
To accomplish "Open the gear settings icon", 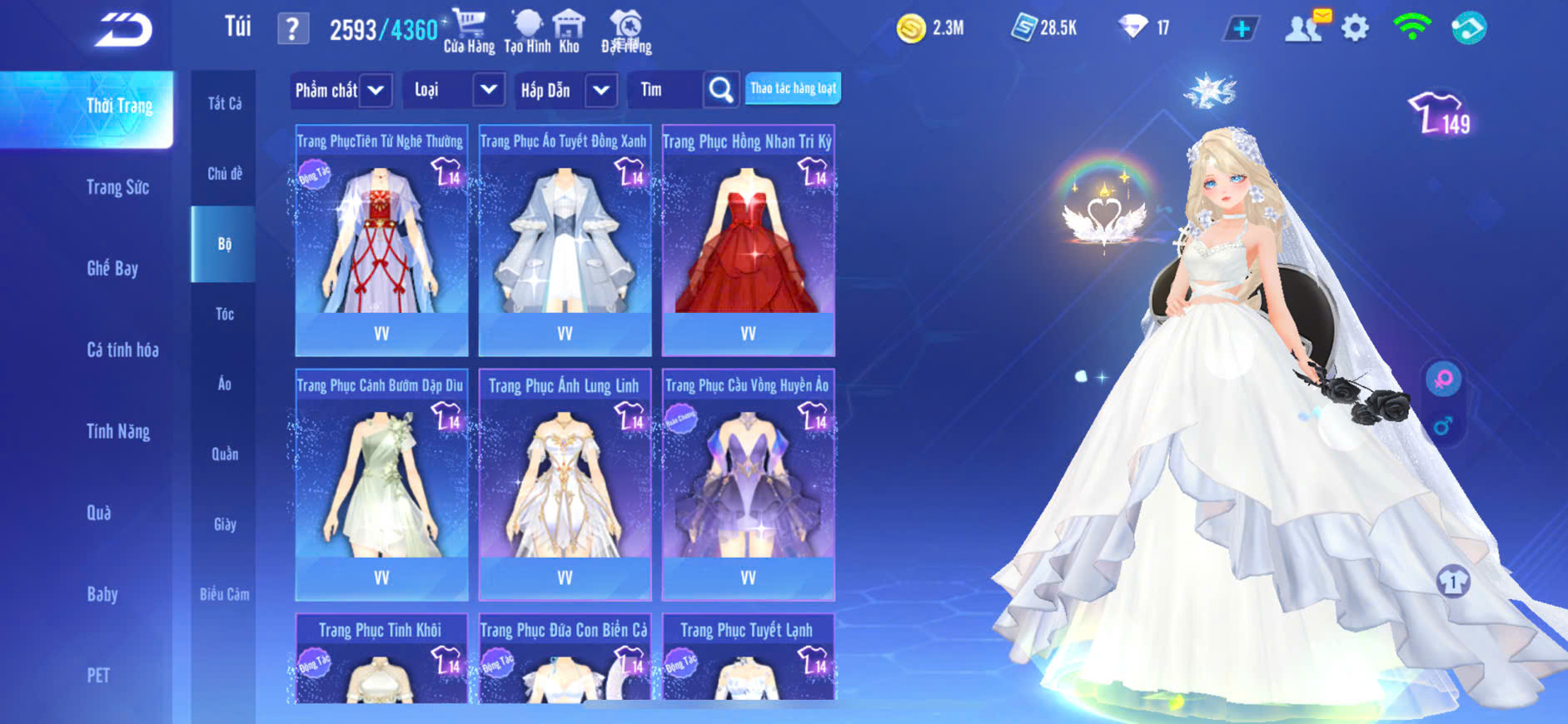I will (x=1355, y=29).
